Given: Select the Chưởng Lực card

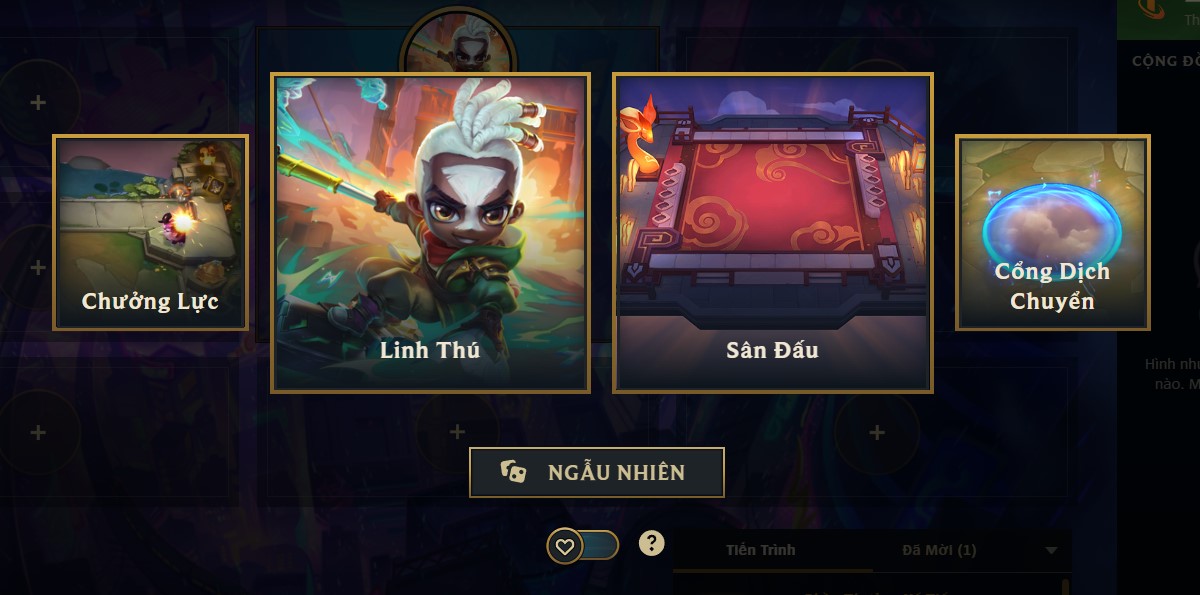Looking at the screenshot, I should [x=150, y=232].
